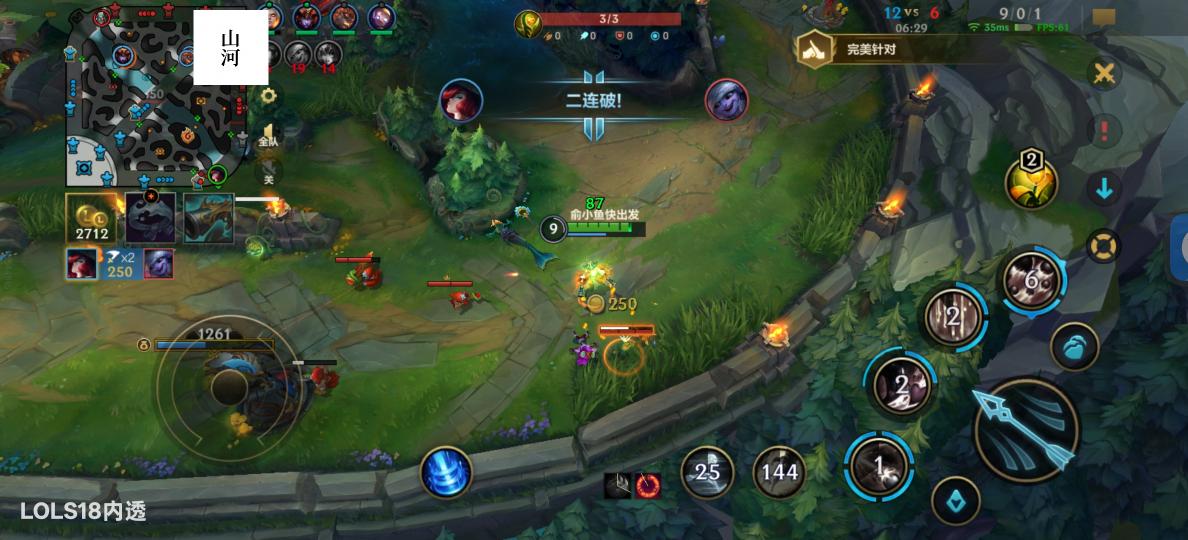The height and width of the screenshot is (540, 1188).
Task: Open the settings gear
Action: coord(267,96)
